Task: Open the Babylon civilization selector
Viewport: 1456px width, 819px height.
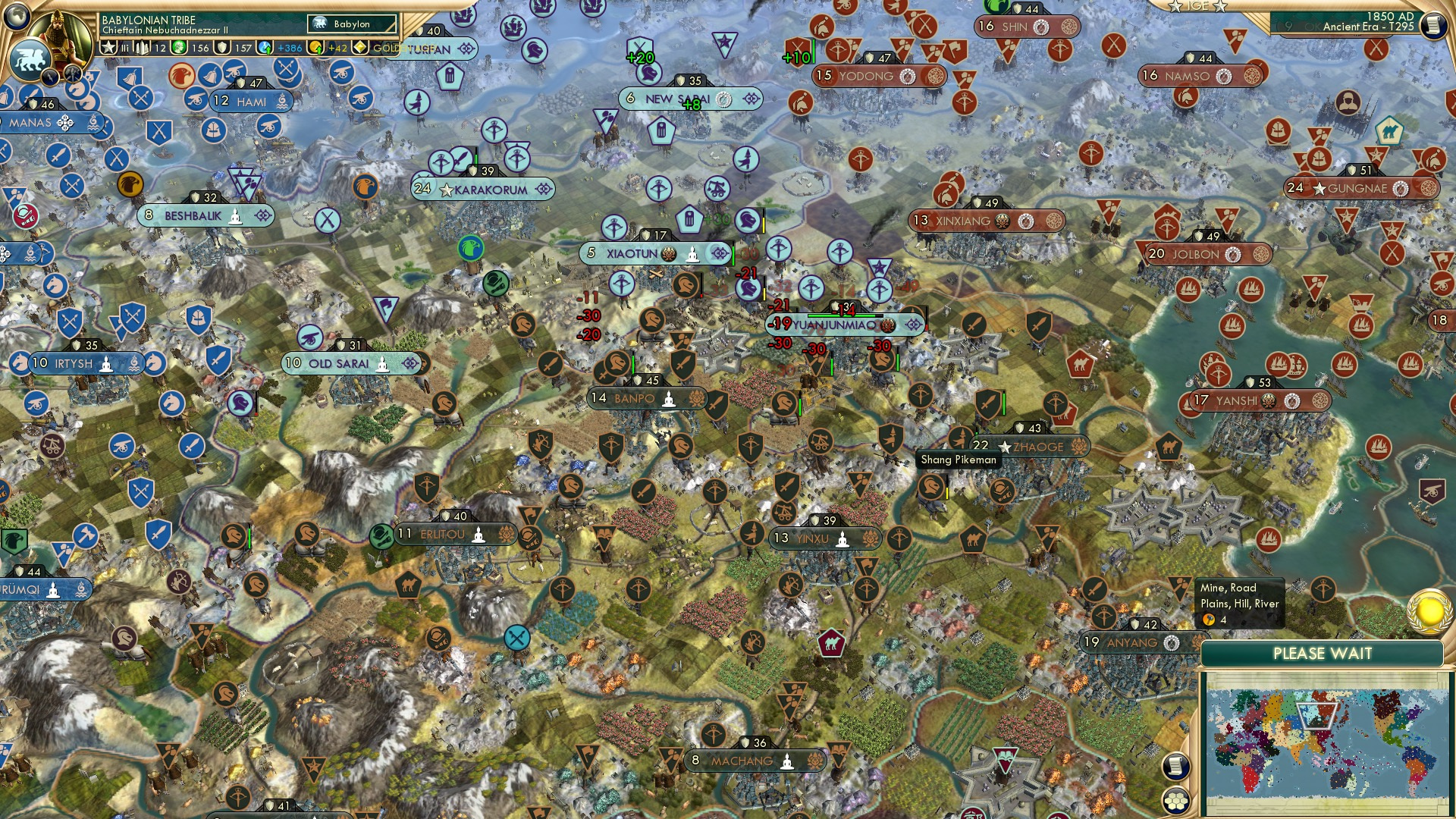Action: pos(350,24)
